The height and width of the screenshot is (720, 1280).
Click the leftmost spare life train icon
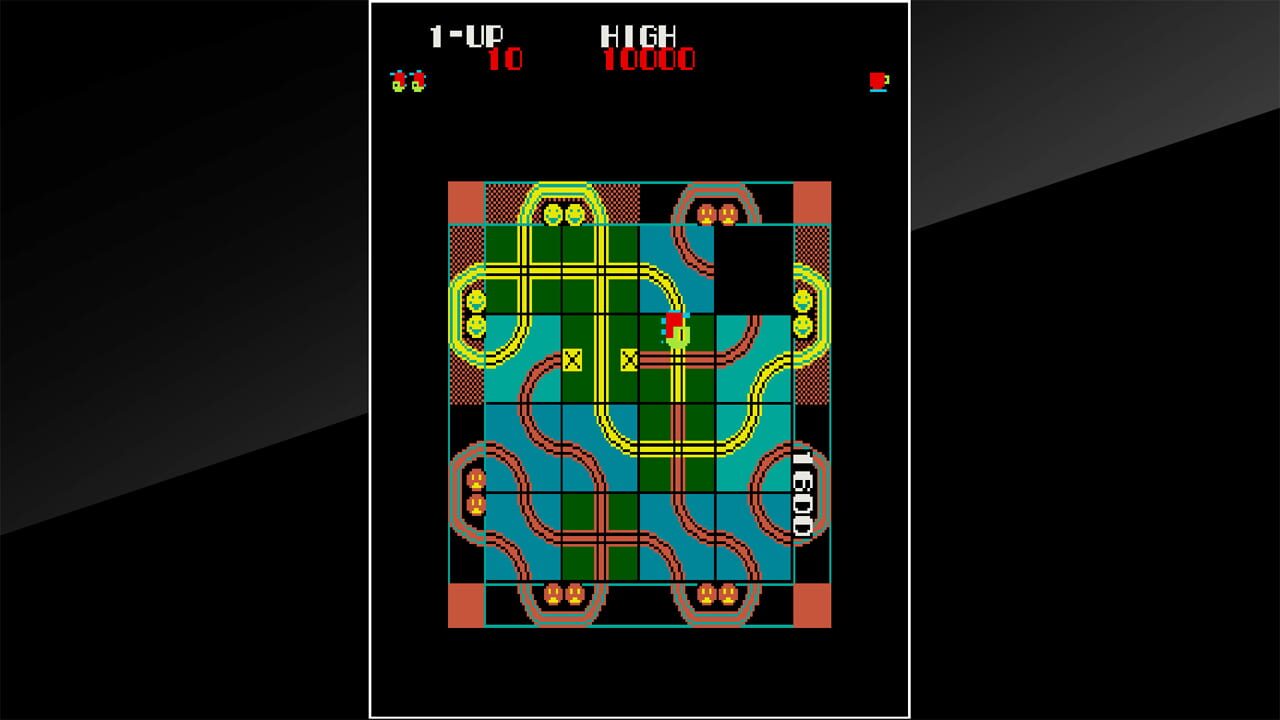398,80
